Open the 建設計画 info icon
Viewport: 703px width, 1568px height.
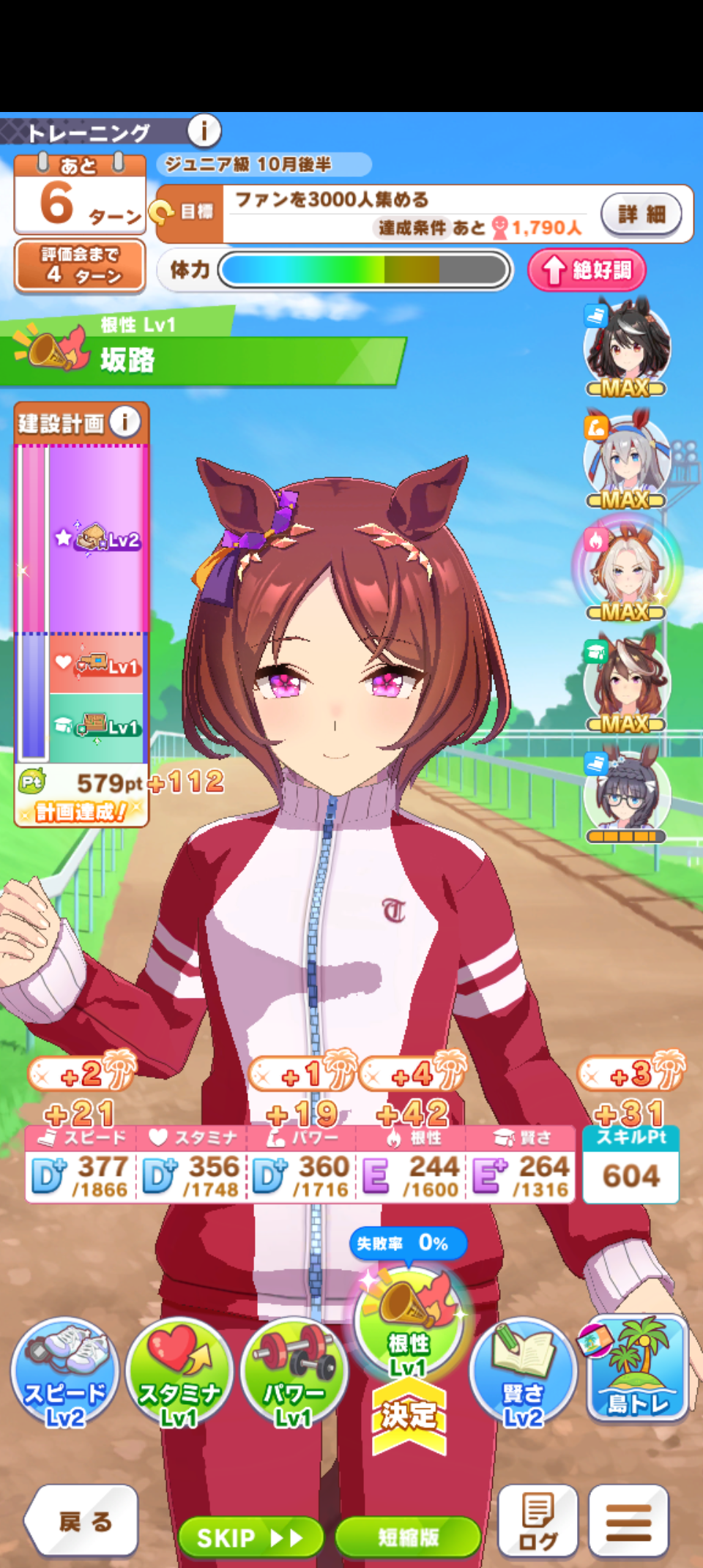point(125,422)
